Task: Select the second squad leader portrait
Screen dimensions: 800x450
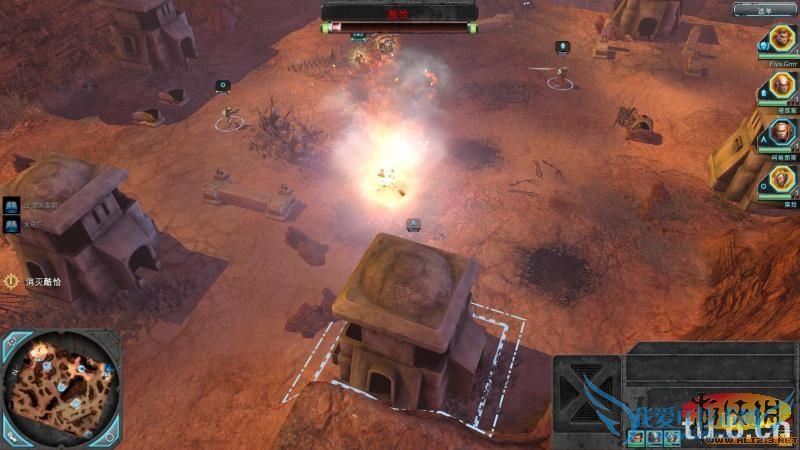Action: tap(781, 86)
